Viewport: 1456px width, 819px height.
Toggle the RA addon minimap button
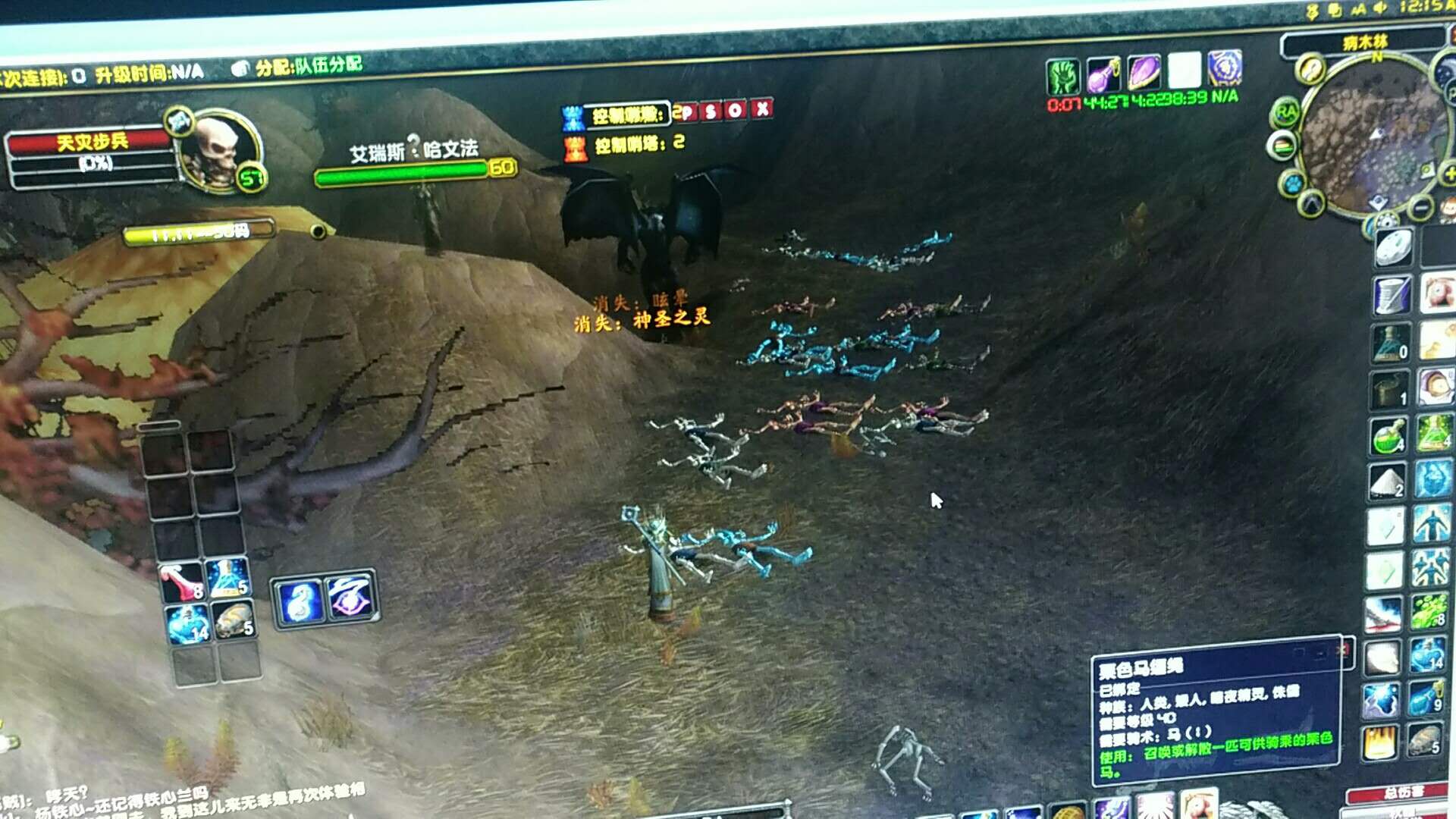click(x=1285, y=110)
